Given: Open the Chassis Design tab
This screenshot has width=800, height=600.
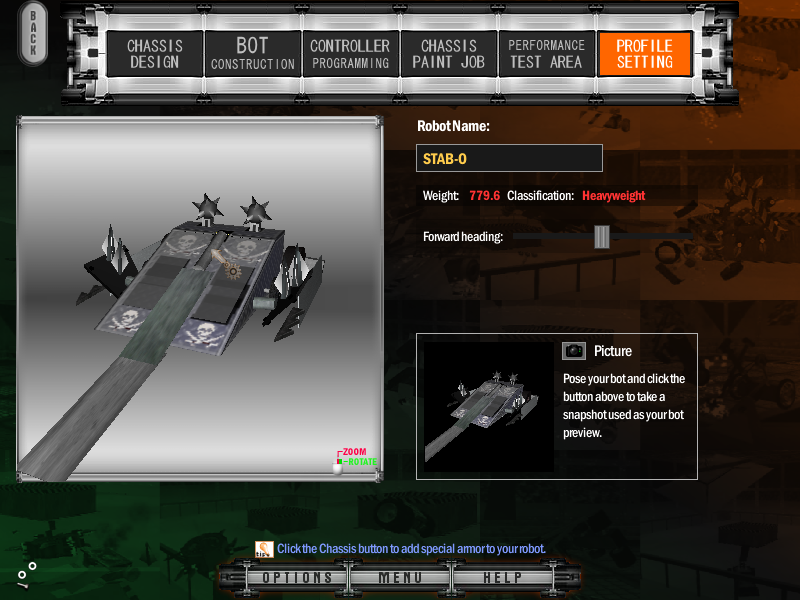Looking at the screenshot, I should coord(153,54).
